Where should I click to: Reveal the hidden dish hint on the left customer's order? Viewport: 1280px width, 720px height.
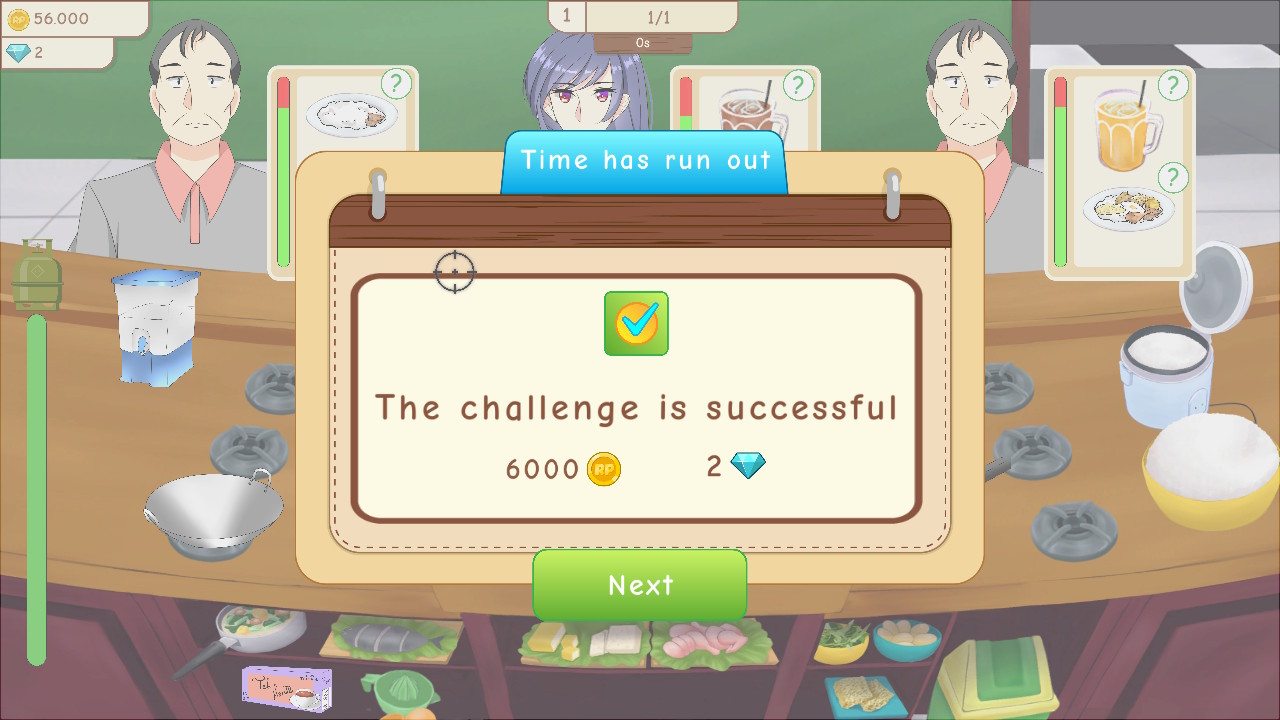pyautogui.click(x=396, y=85)
